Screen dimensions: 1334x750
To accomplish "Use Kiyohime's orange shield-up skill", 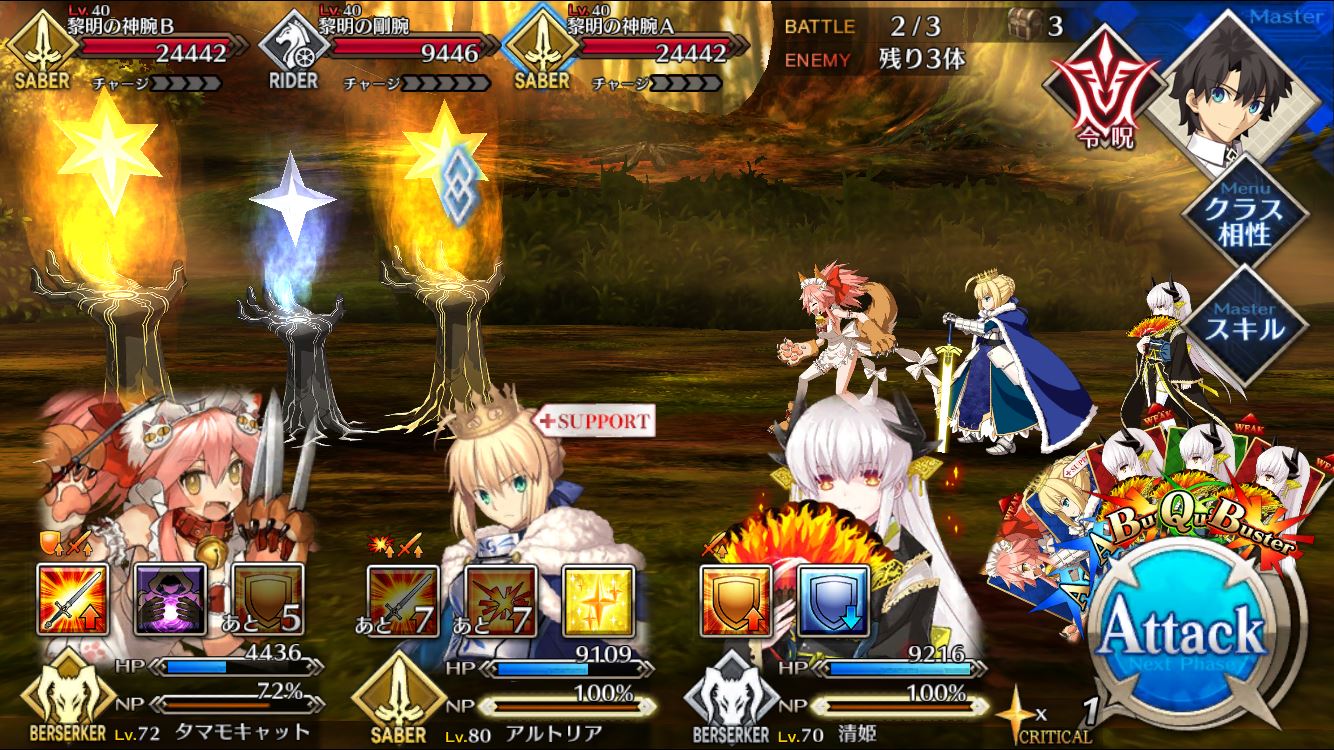I will (735, 602).
